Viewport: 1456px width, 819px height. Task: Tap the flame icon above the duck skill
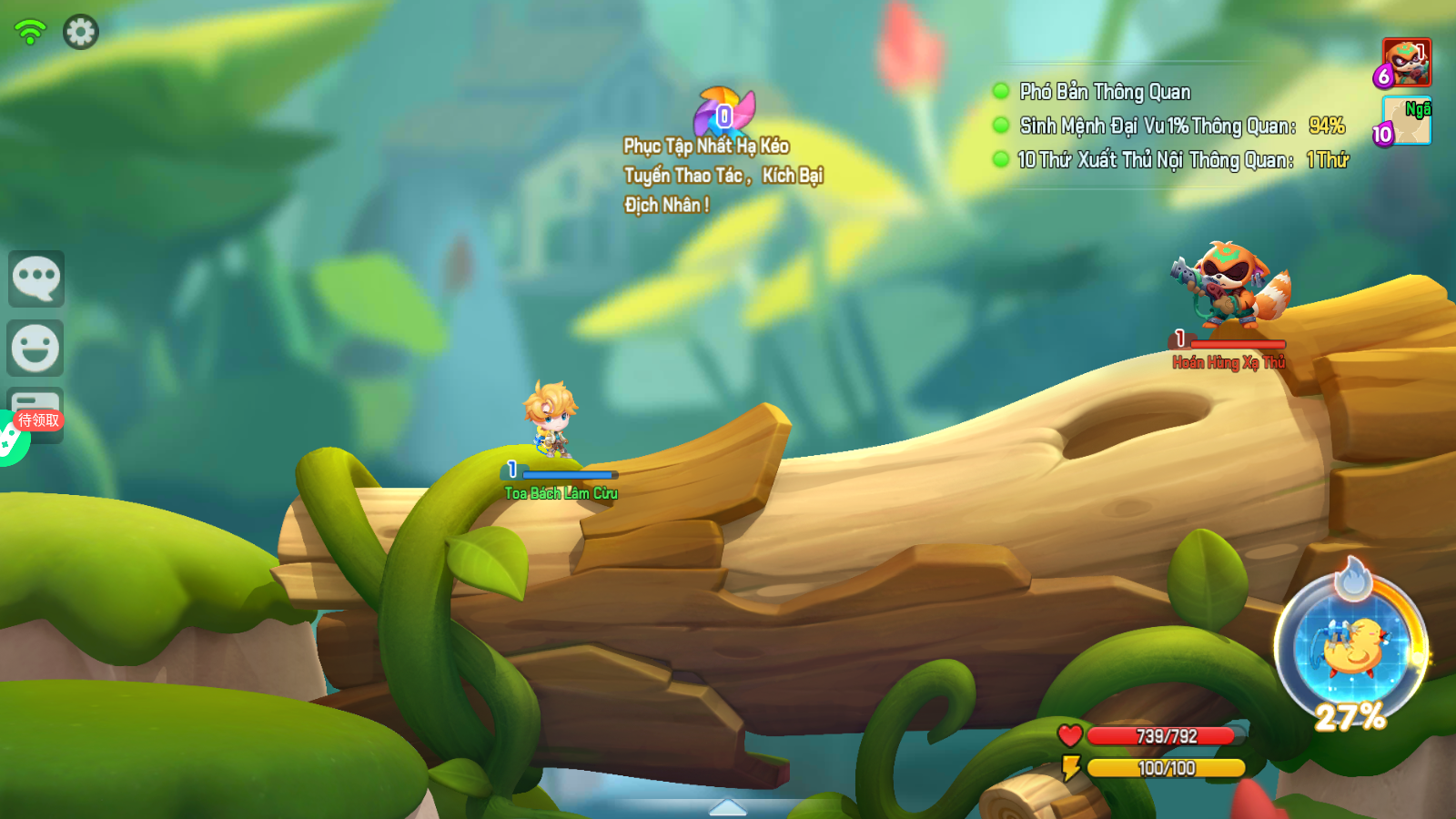[x=1353, y=579]
